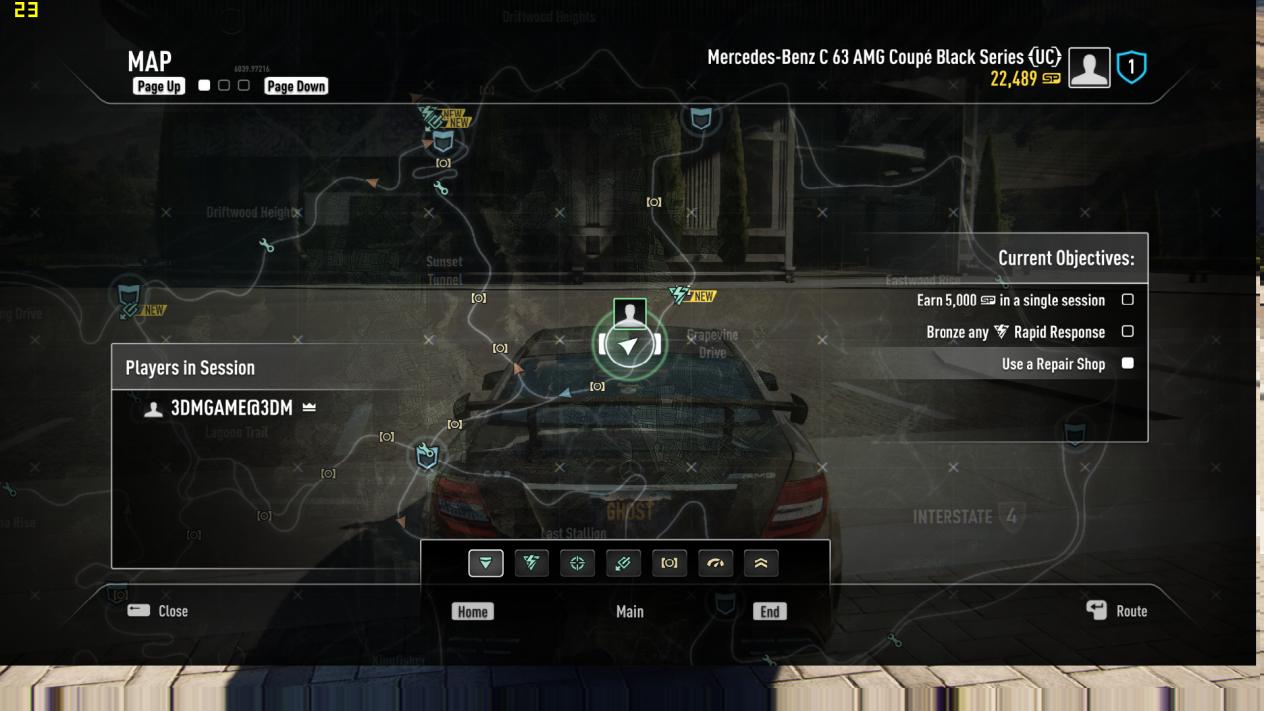This screenshot has width=1264, height=711.
Task: Select the Main triangle map filter
Action: point(486,563)
